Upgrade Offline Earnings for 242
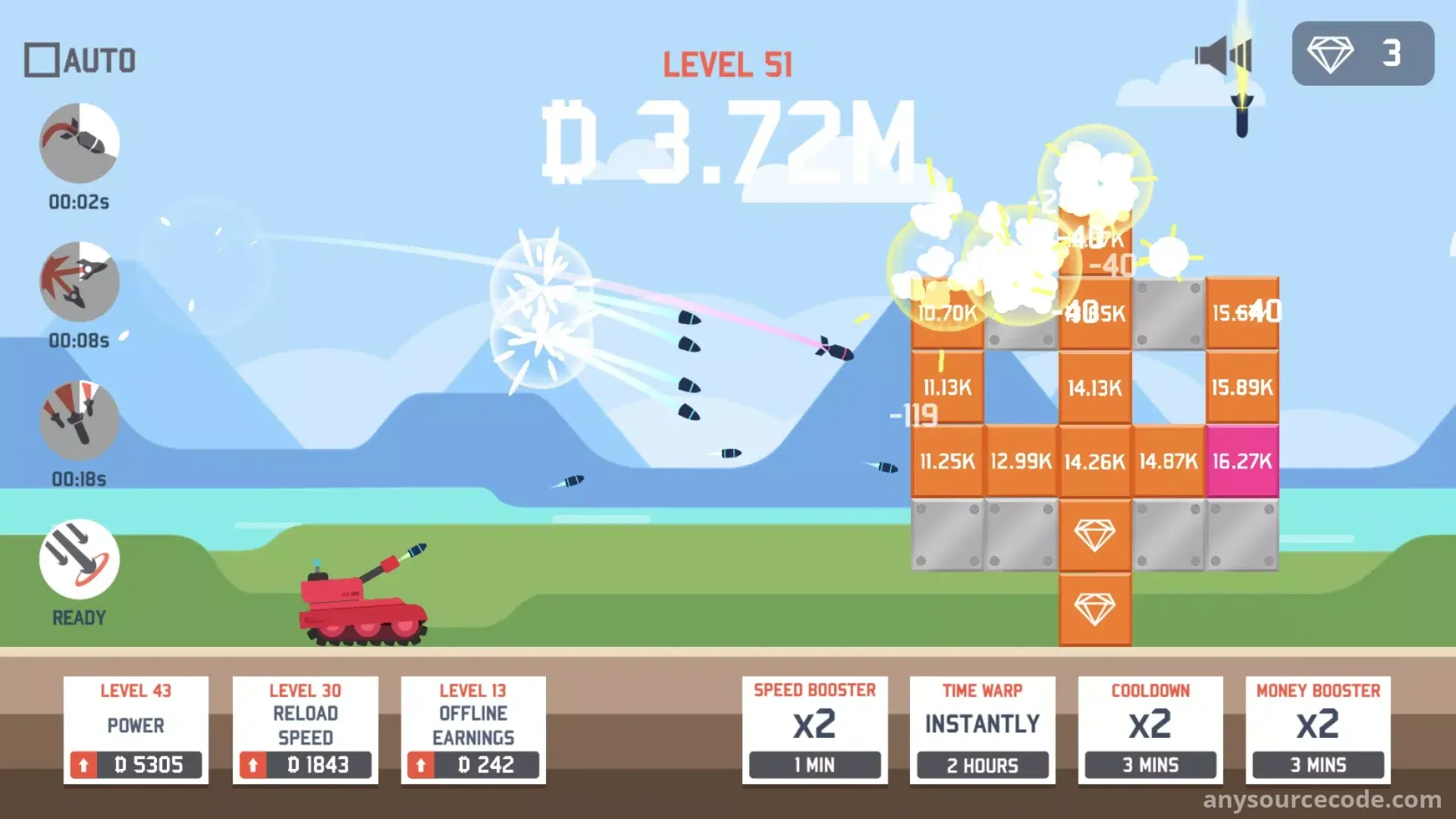The width and height of the screenshot is (1456, 819). pos(473,764)
